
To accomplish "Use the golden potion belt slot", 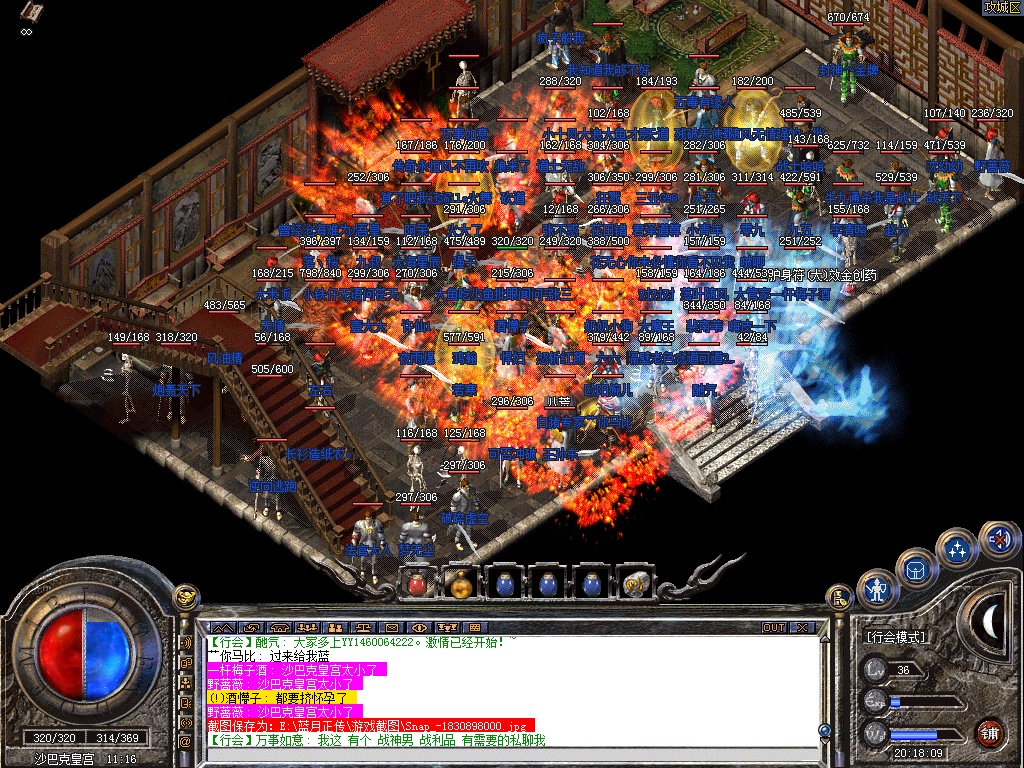I will tap(460, 581).
